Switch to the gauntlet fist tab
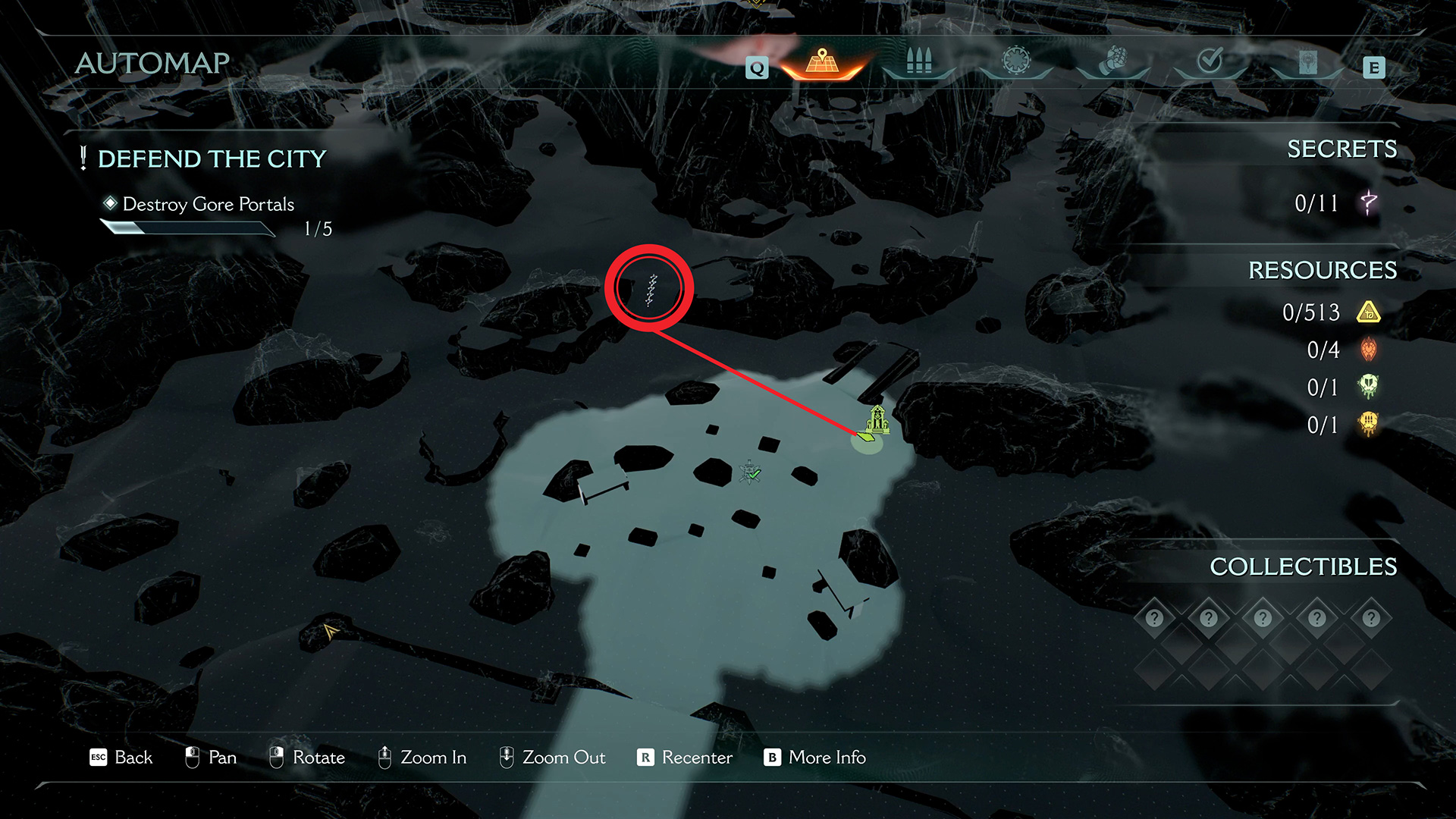Viewport: 1456px width, 819px height. [1113, 61]
